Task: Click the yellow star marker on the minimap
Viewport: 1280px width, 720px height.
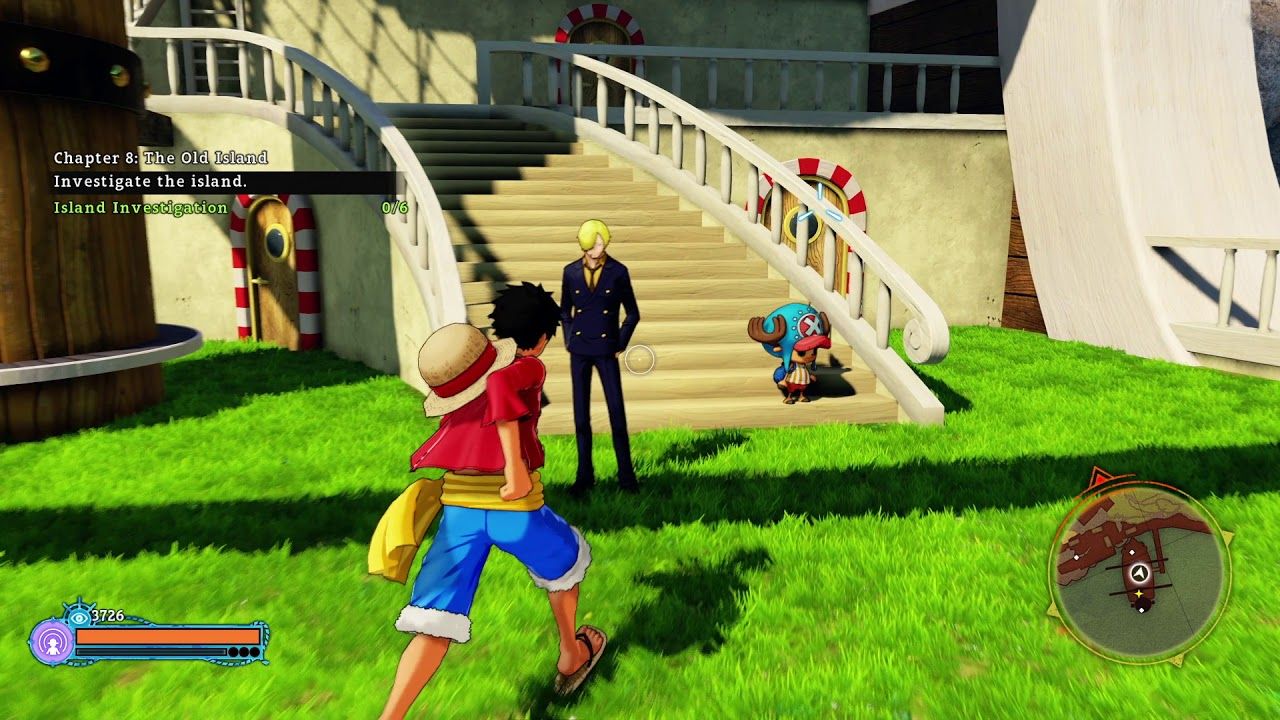Action: tap(1139, 593)
